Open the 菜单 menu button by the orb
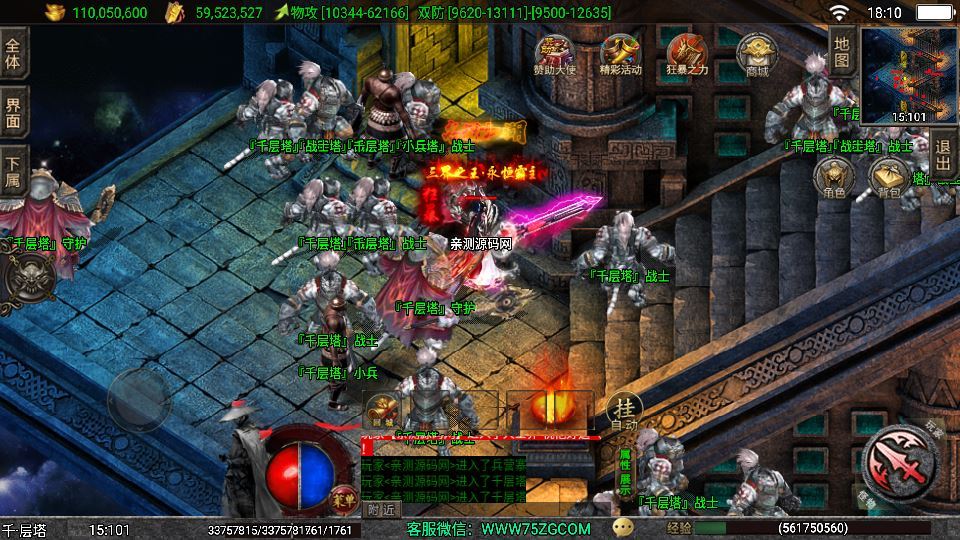960x540 pixels. [340, 495]
